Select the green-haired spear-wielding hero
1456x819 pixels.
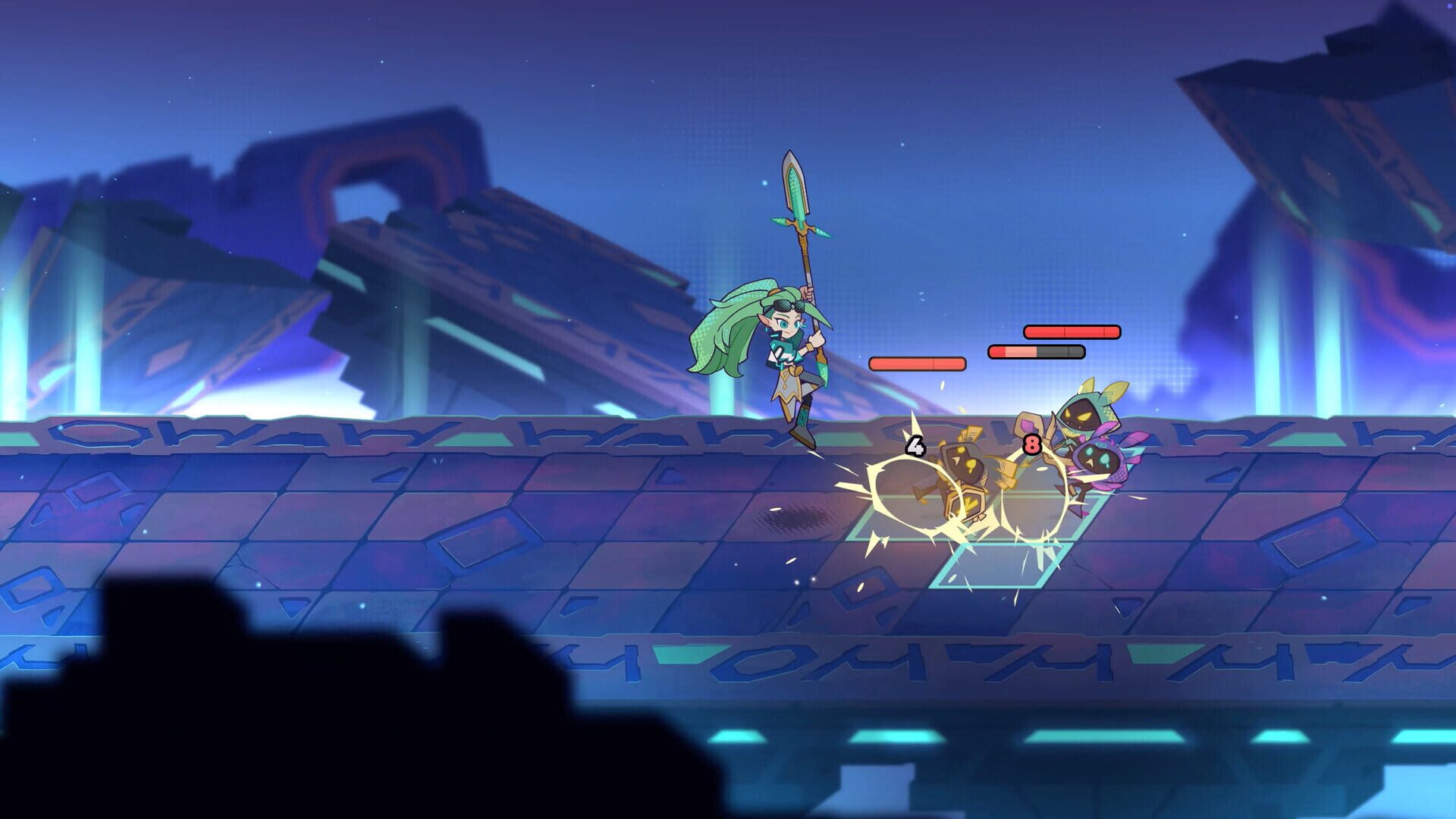pos(785,351)
